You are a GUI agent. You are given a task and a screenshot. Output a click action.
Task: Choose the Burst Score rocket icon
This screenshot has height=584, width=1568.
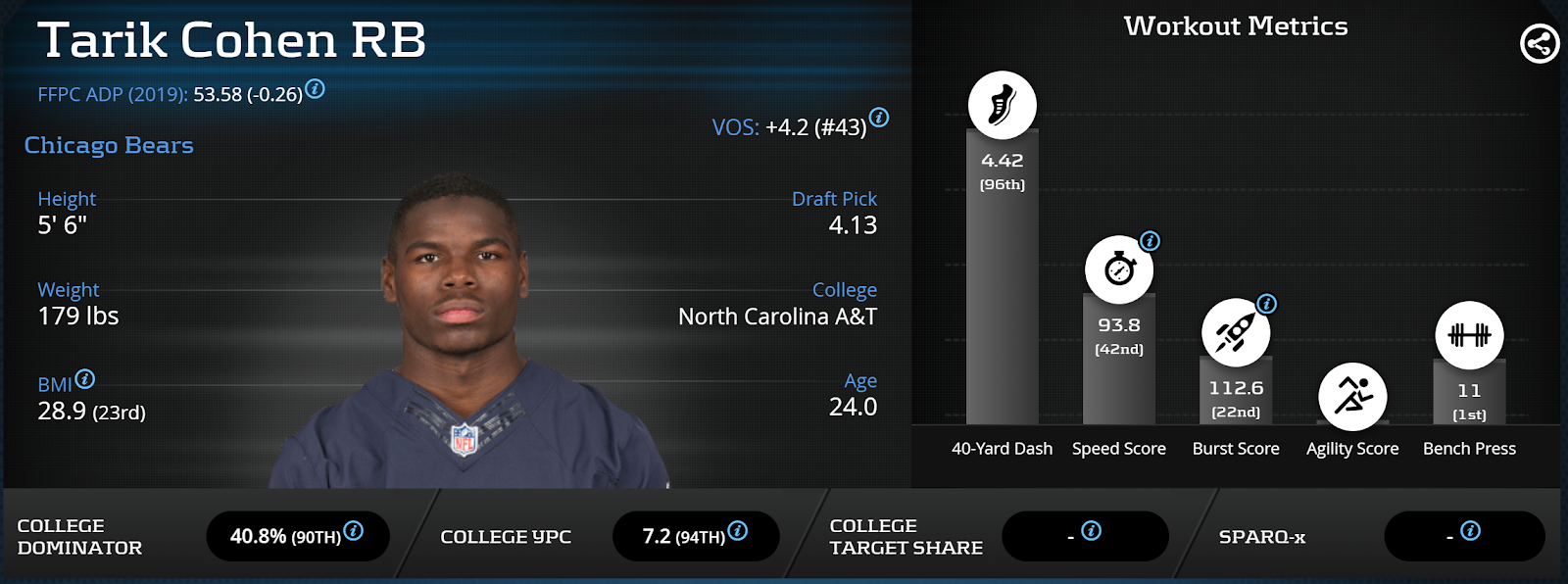pos(1235,333)
